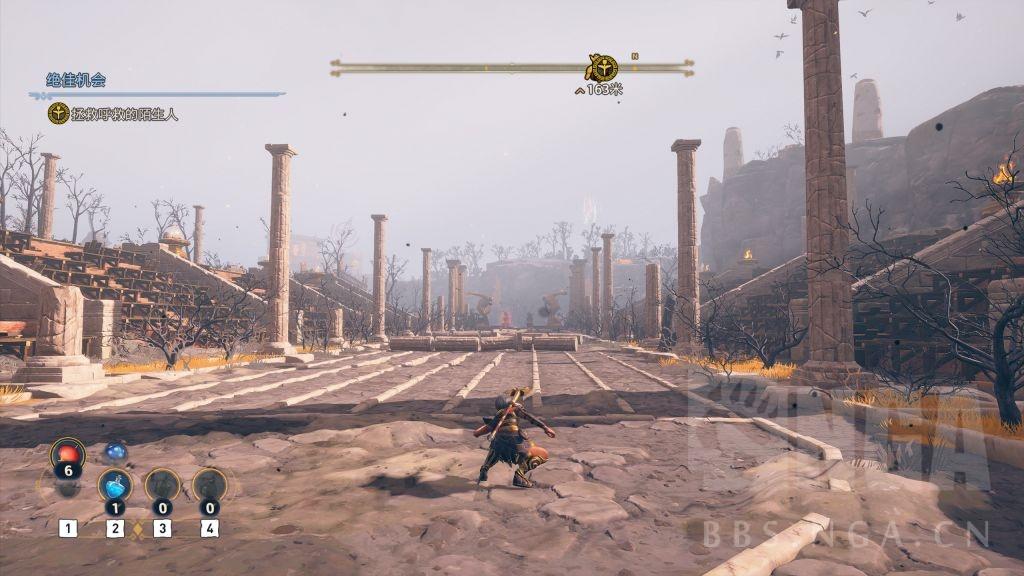Use the blue stamina potion slot
The width and height of the screenshot is (1024, 576).
point(115,486)
